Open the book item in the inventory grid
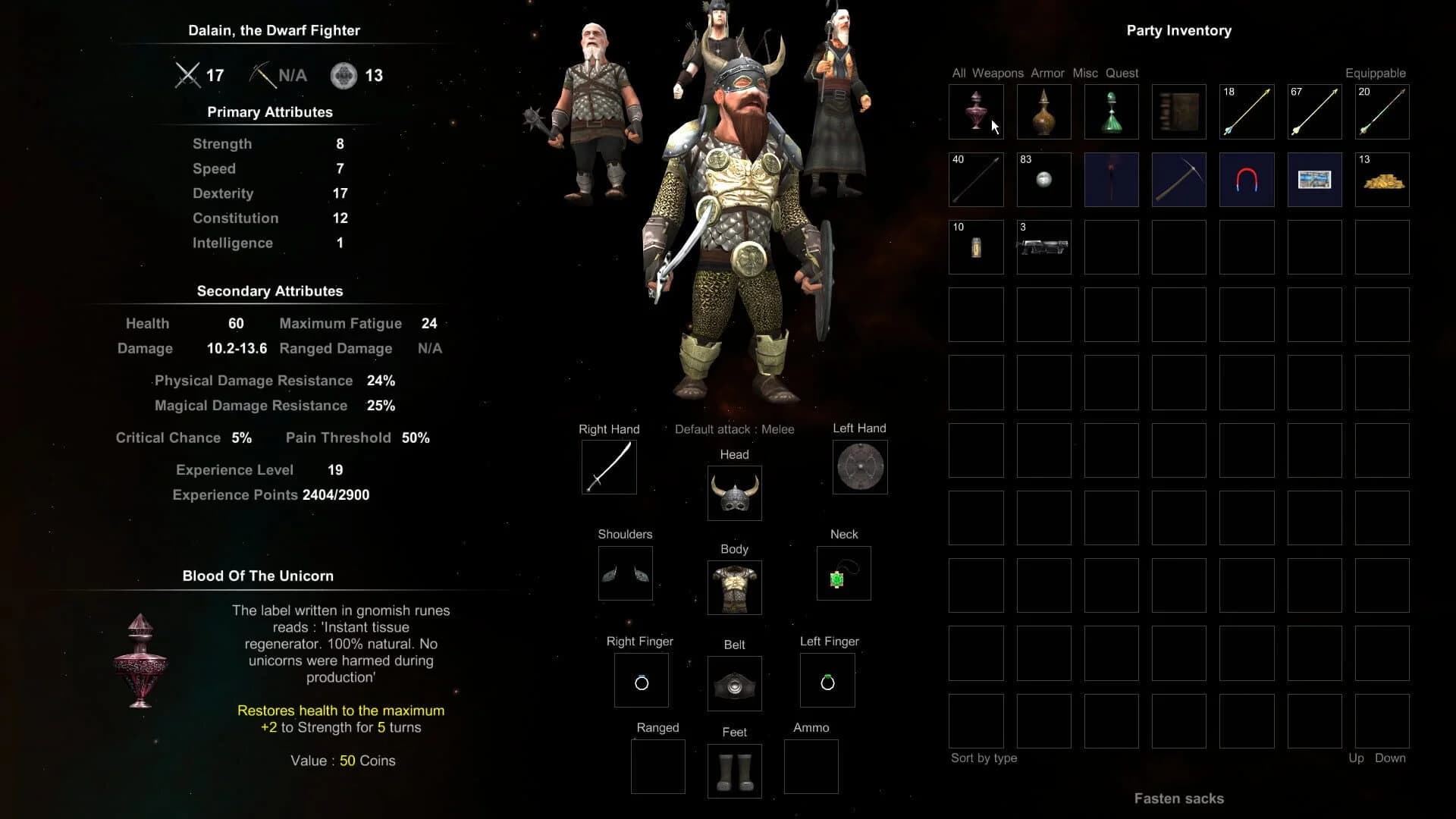 [1178, 111]
